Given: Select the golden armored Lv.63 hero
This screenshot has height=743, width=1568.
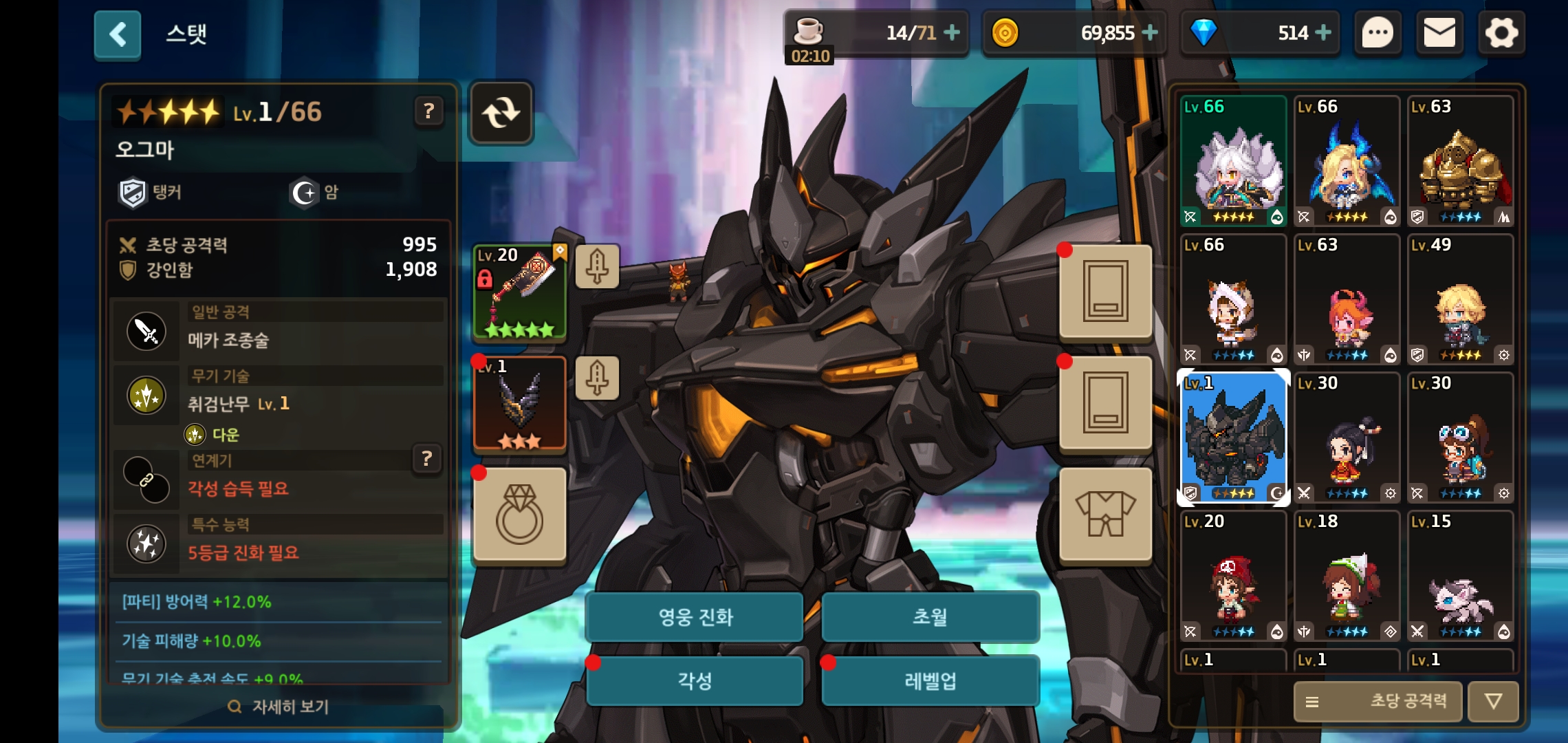Looking at the screenshot, I should click(x=1460, y=162).
